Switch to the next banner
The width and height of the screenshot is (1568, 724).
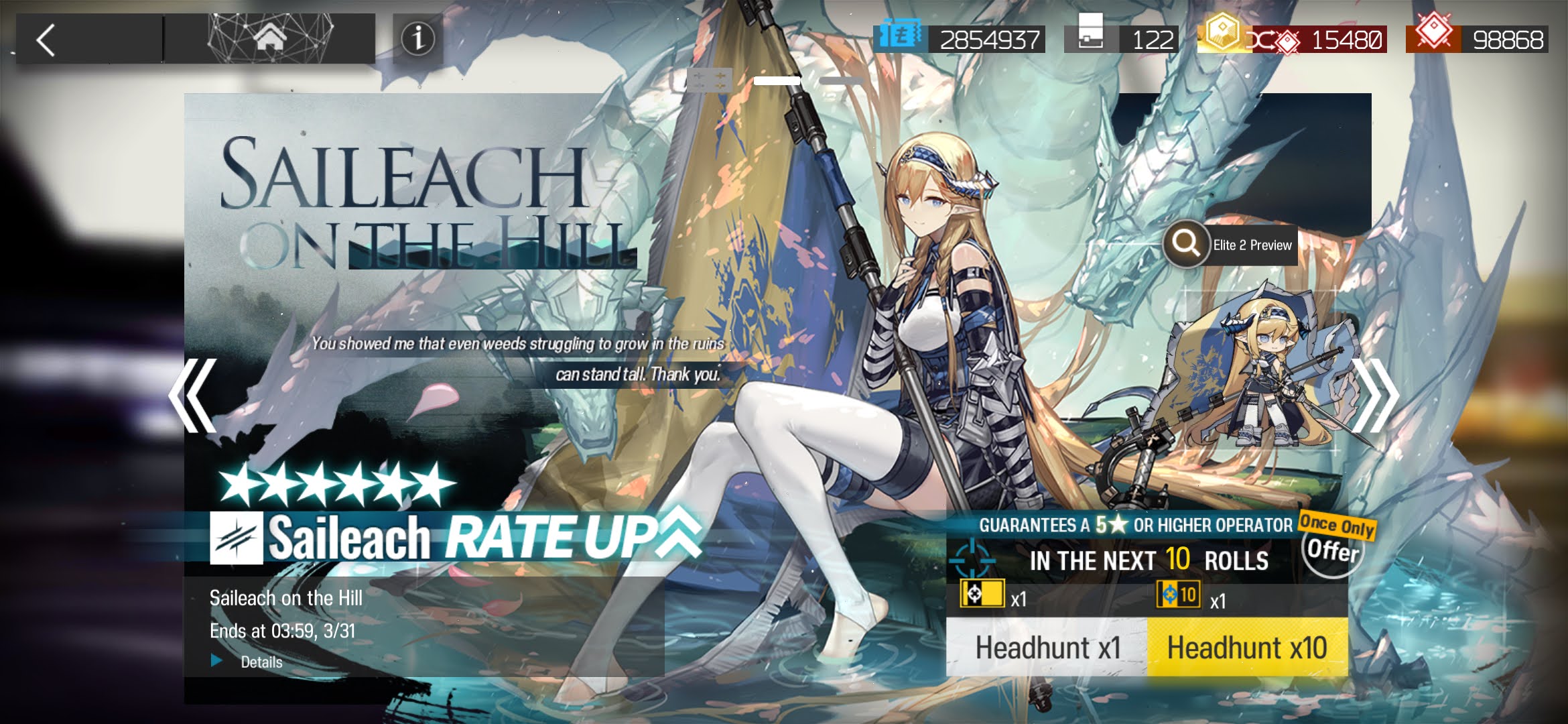1374,396
